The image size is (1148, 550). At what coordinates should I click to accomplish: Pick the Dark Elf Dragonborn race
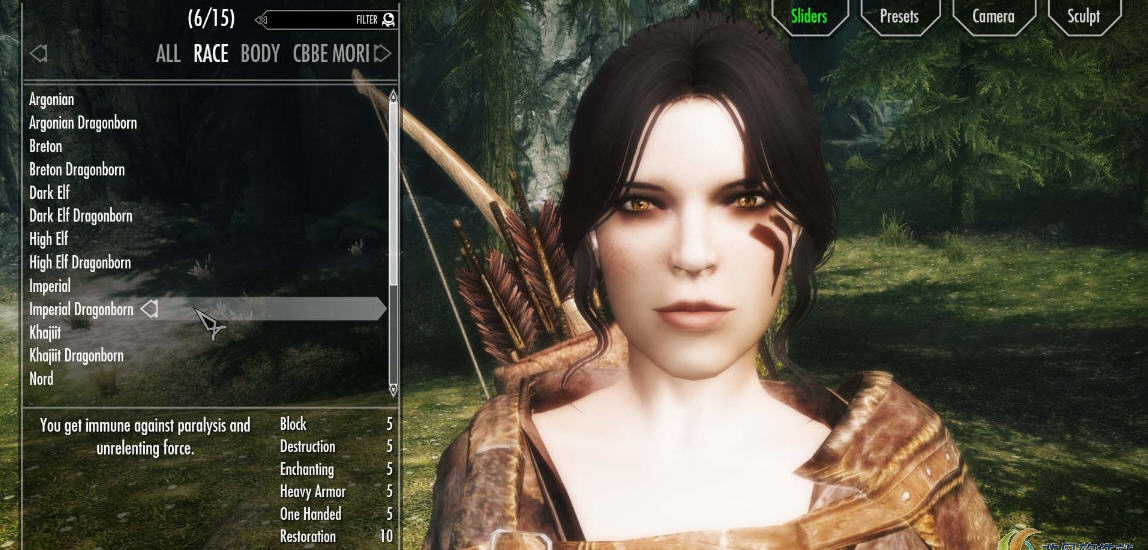pos(81,216)
